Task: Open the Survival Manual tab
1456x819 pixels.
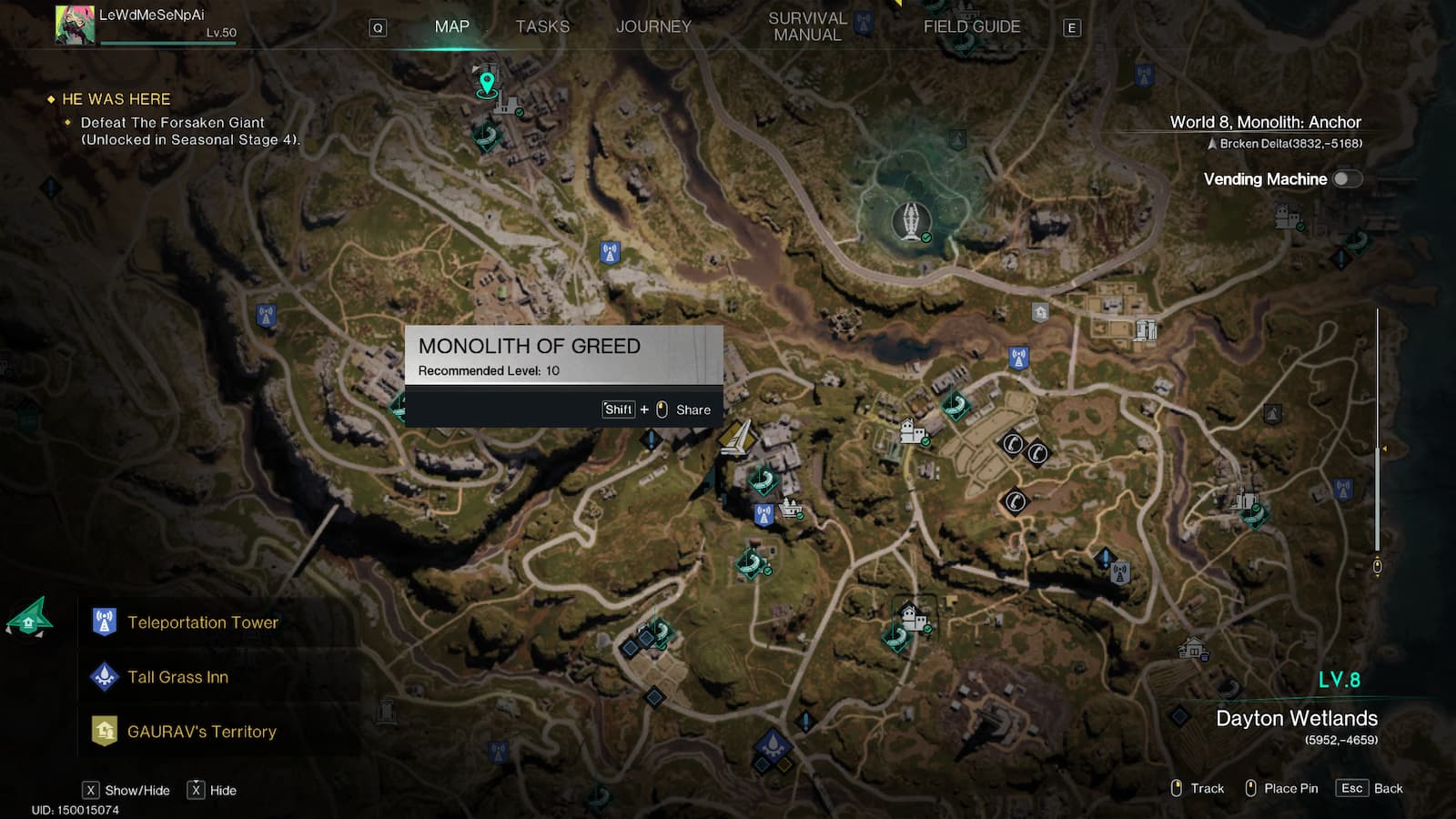Action: 807,26
